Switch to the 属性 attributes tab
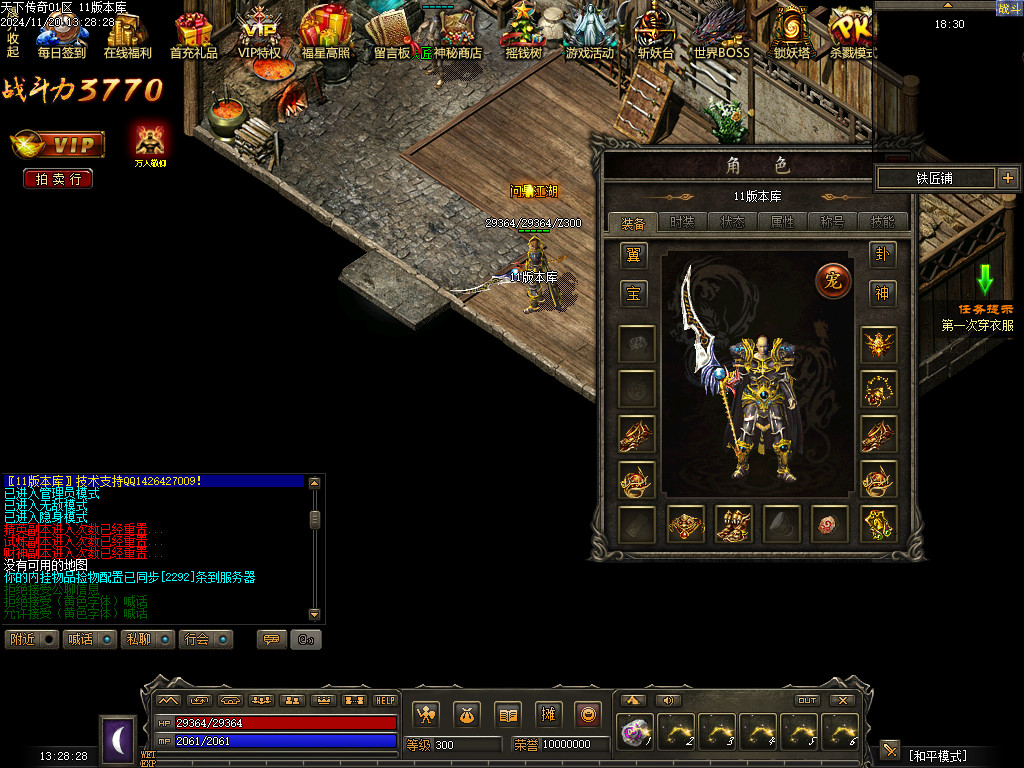Screen dimensions: 1024x768 (x=782, y=222)
